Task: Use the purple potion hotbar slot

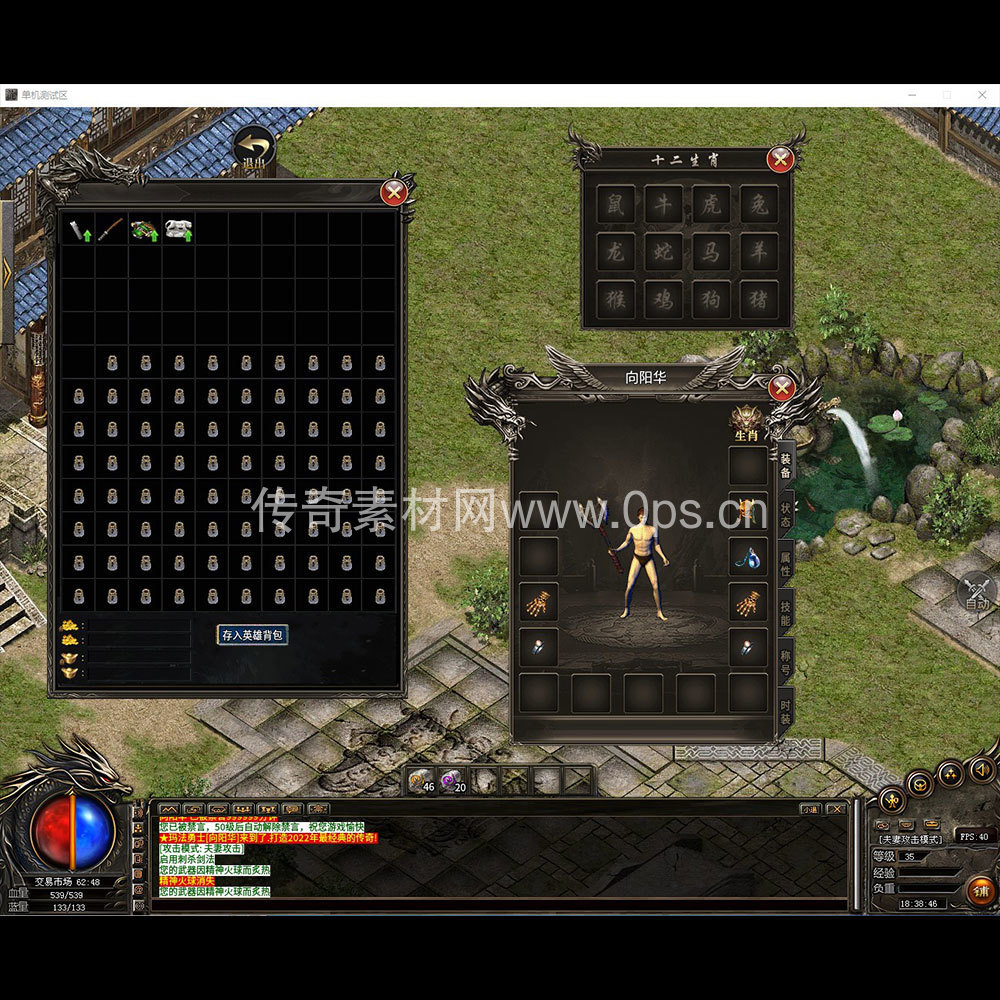Action: pyautogui.click(x=452, y=780)
